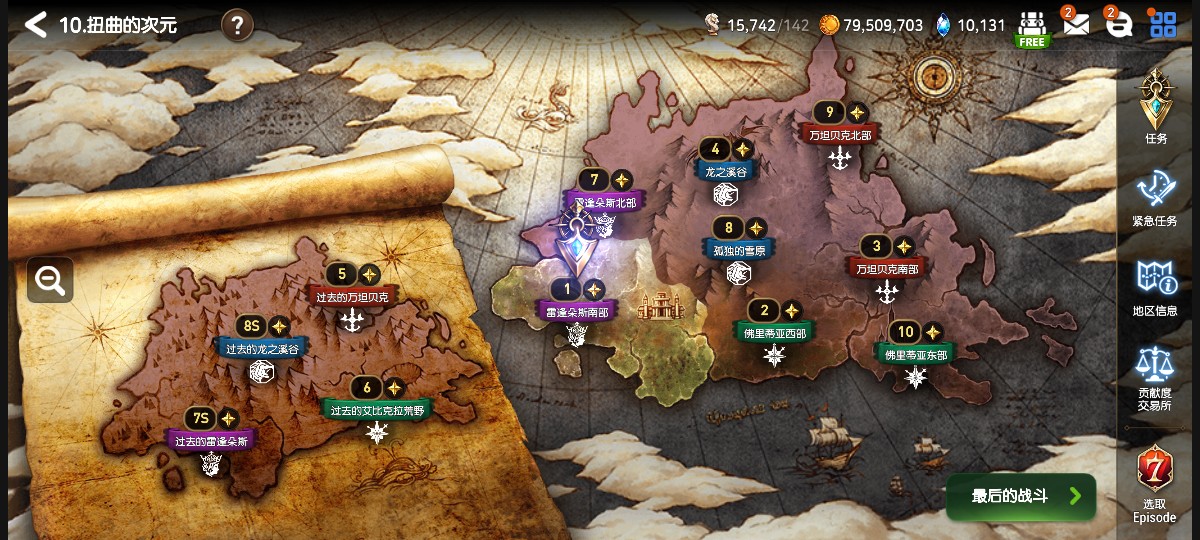Select region 1 雷逢朵斯南部
The width and height of the screenshot is (1200, 540).
(x=576, y=311)
